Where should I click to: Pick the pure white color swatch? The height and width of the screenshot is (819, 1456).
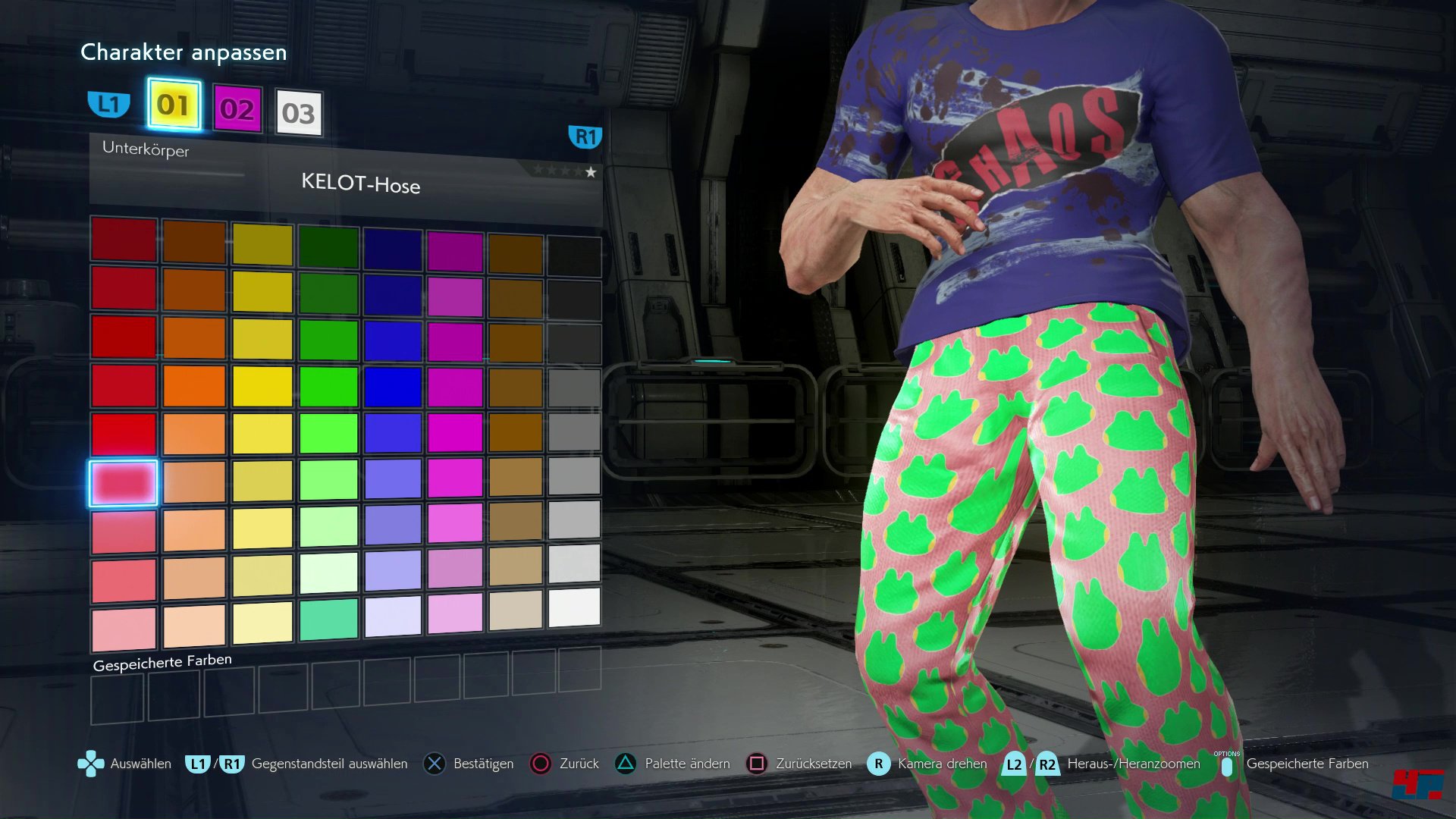(574, 607)
